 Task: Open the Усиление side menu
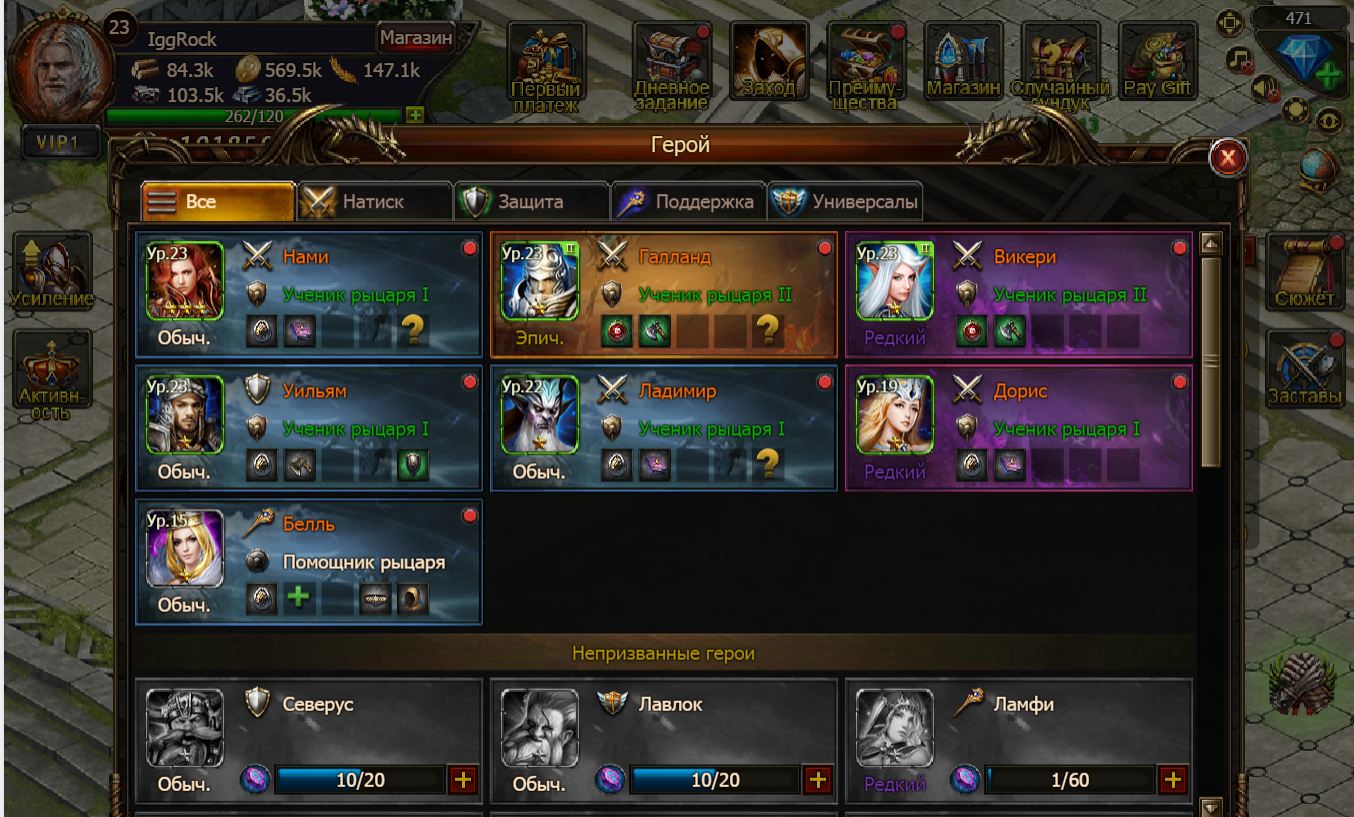click(x=54, y=272)
